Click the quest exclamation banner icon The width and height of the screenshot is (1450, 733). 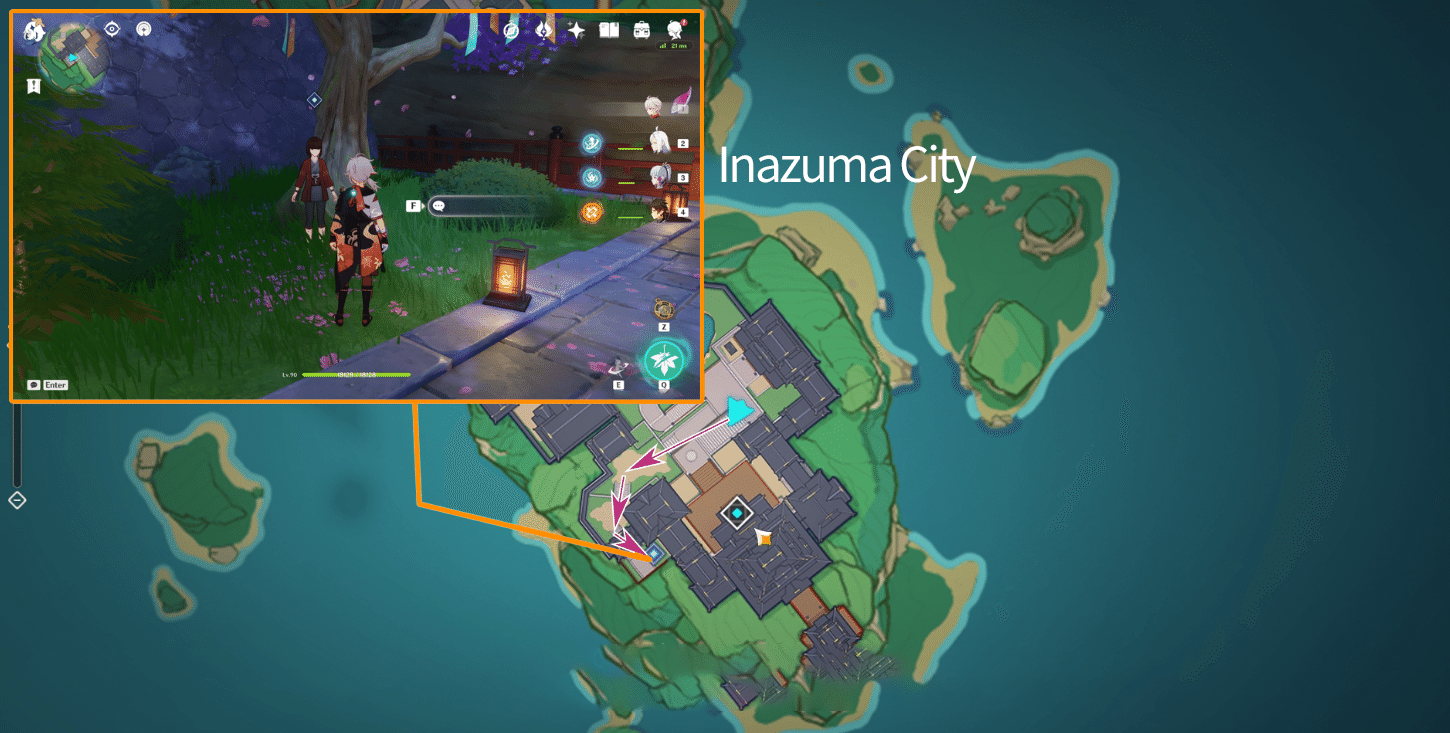(34, 86)
